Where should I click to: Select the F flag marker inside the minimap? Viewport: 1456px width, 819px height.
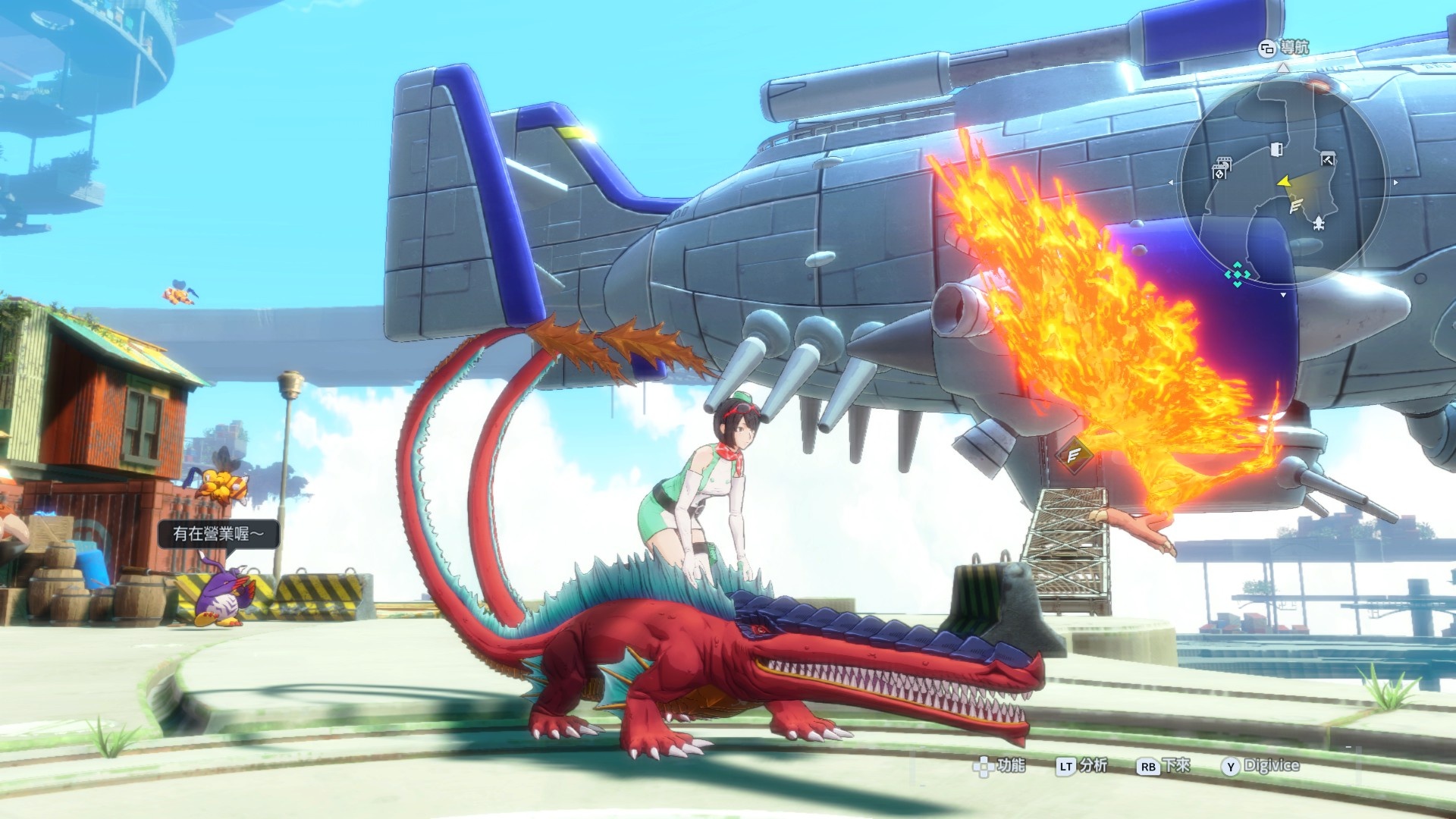point(1296,205)
